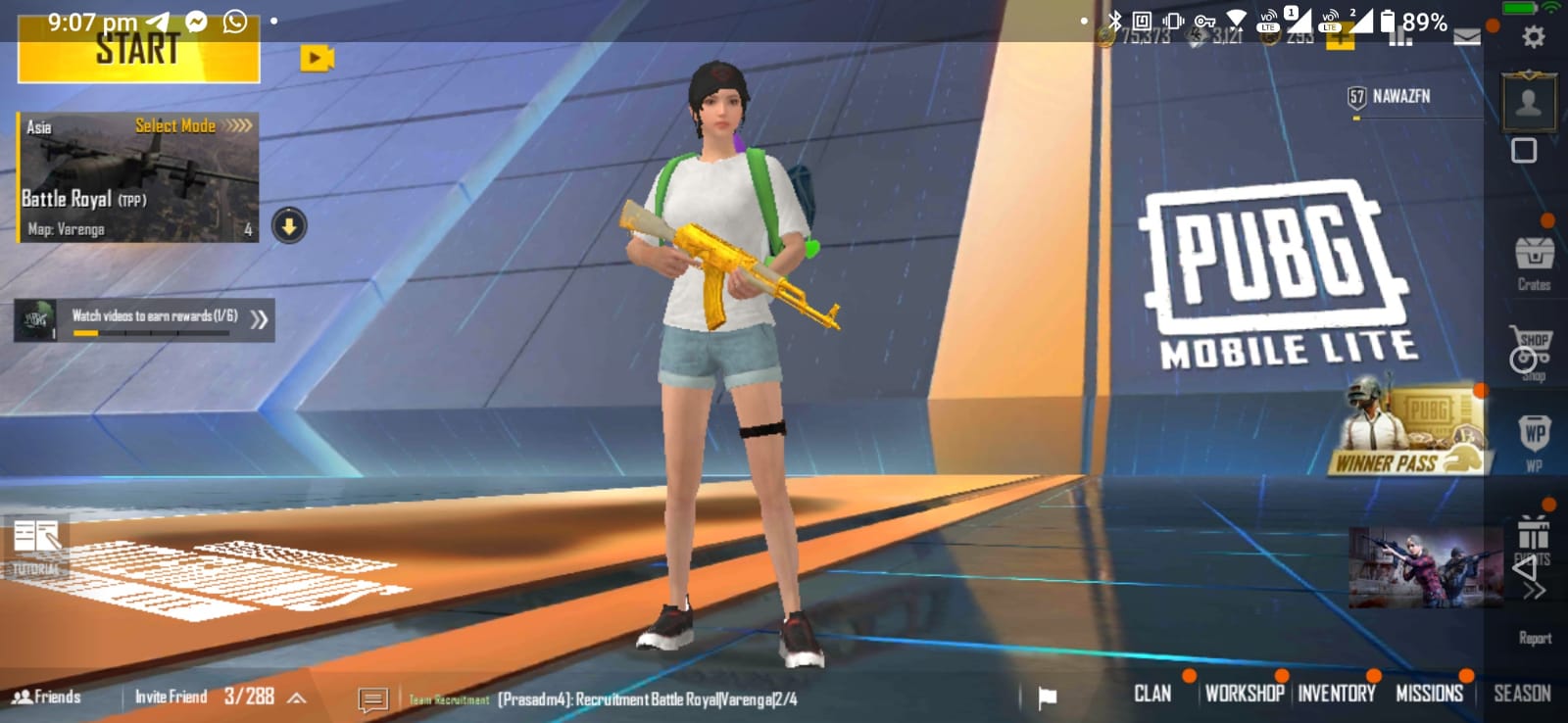Open the INVENTORY
1568x723 pixels.
click(1337, 694)
